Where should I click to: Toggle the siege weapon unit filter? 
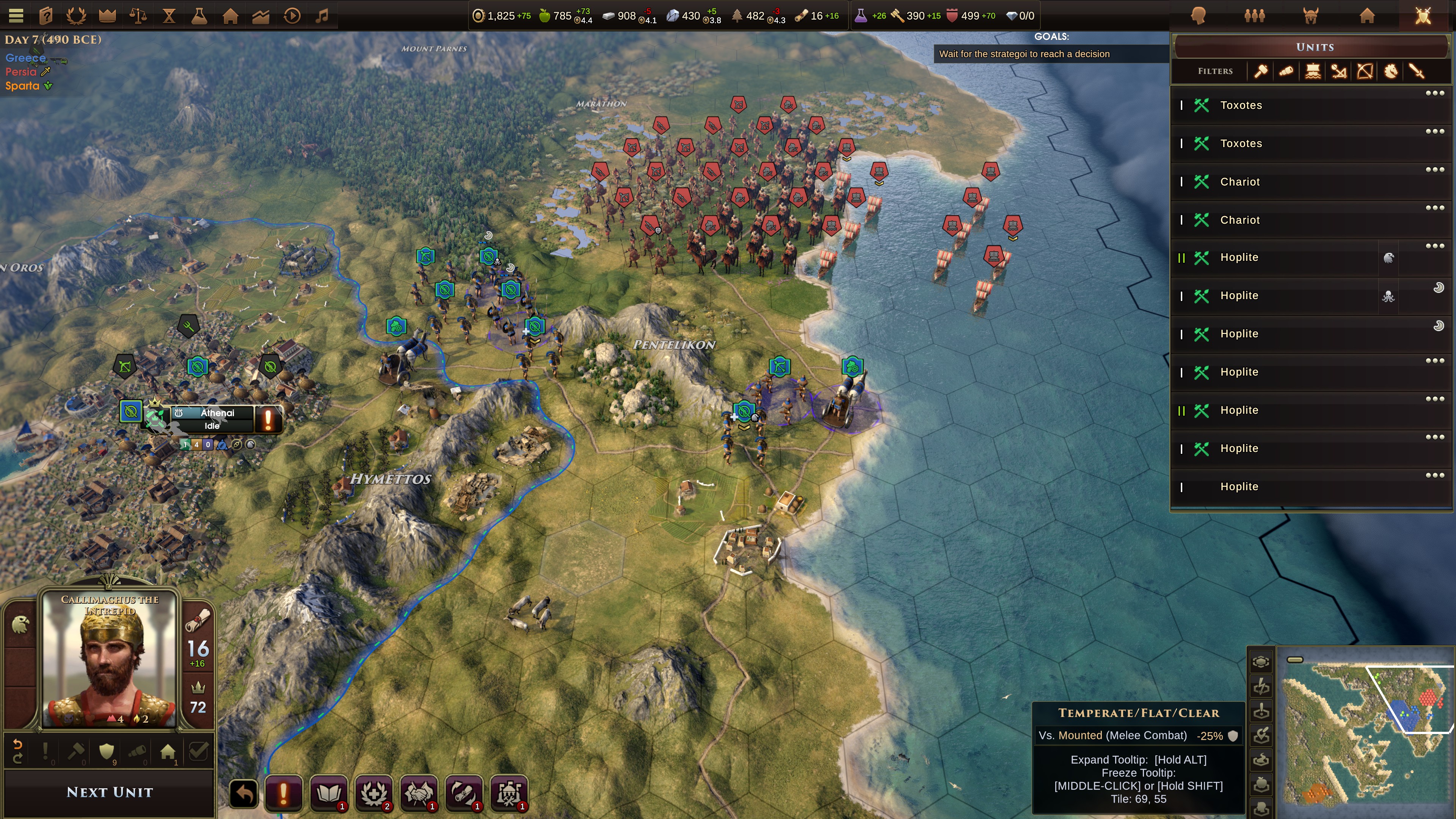(1338, 71)
